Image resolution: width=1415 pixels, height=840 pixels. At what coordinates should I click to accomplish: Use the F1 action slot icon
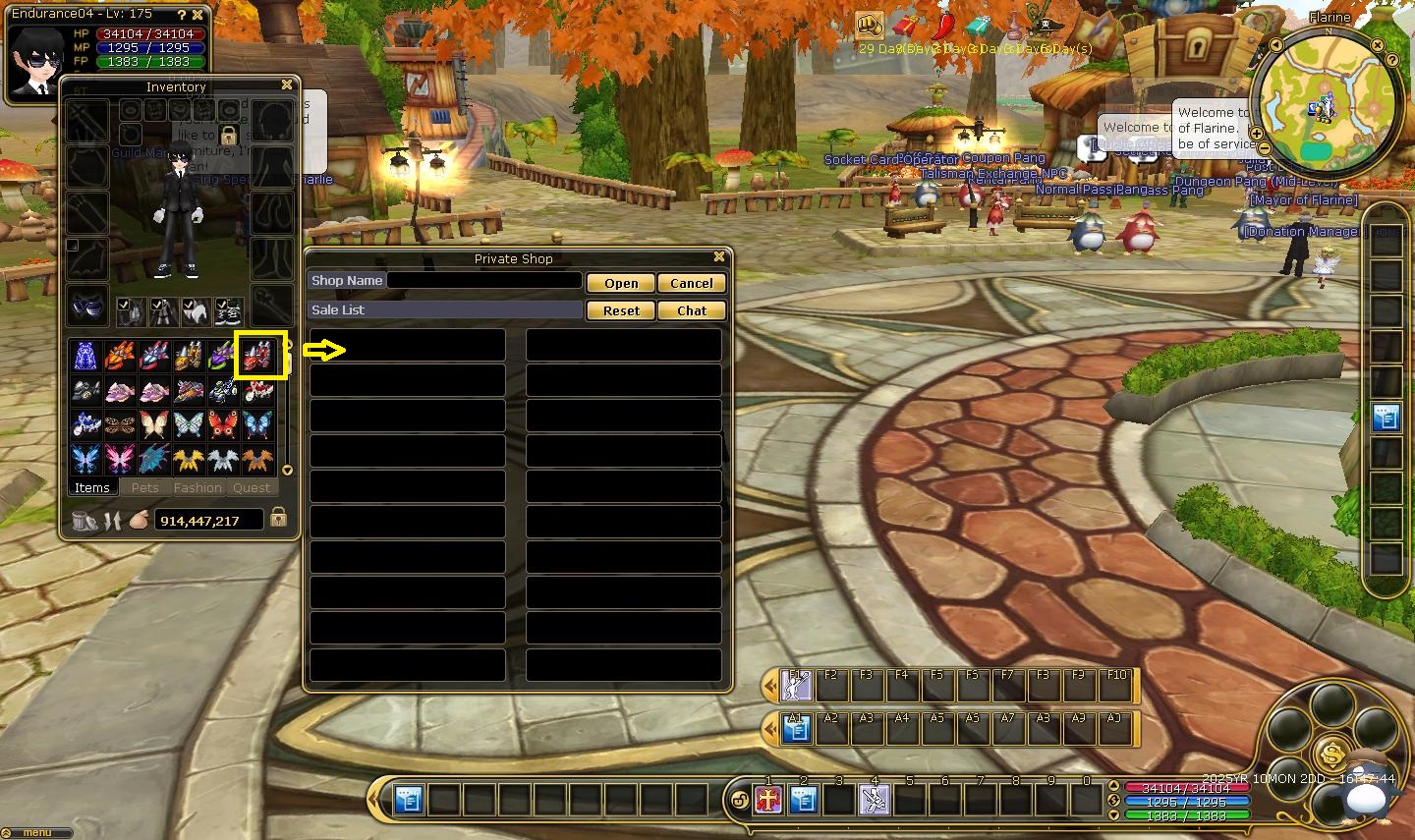tap(797, 686)
